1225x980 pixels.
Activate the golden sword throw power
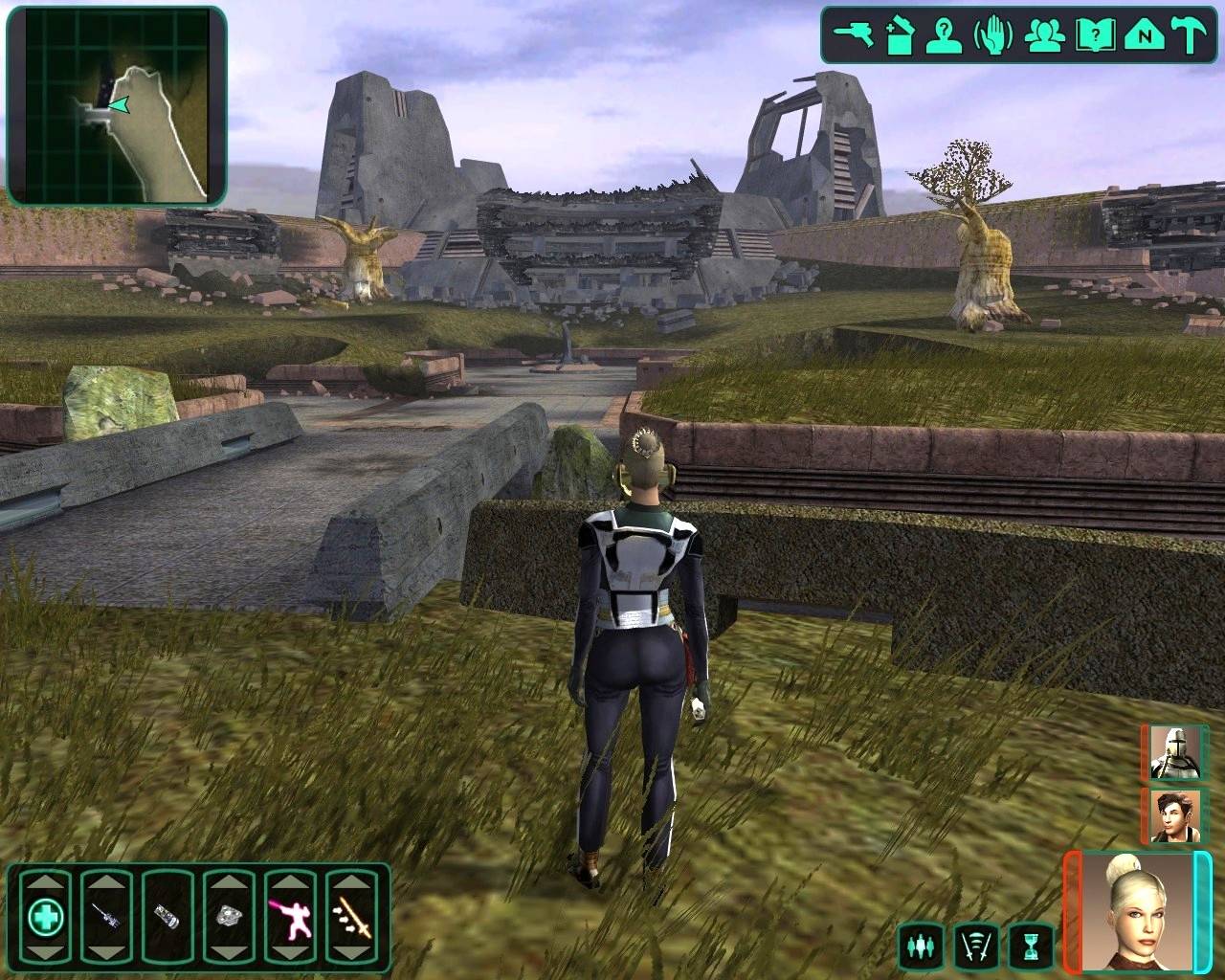point(350,919)
